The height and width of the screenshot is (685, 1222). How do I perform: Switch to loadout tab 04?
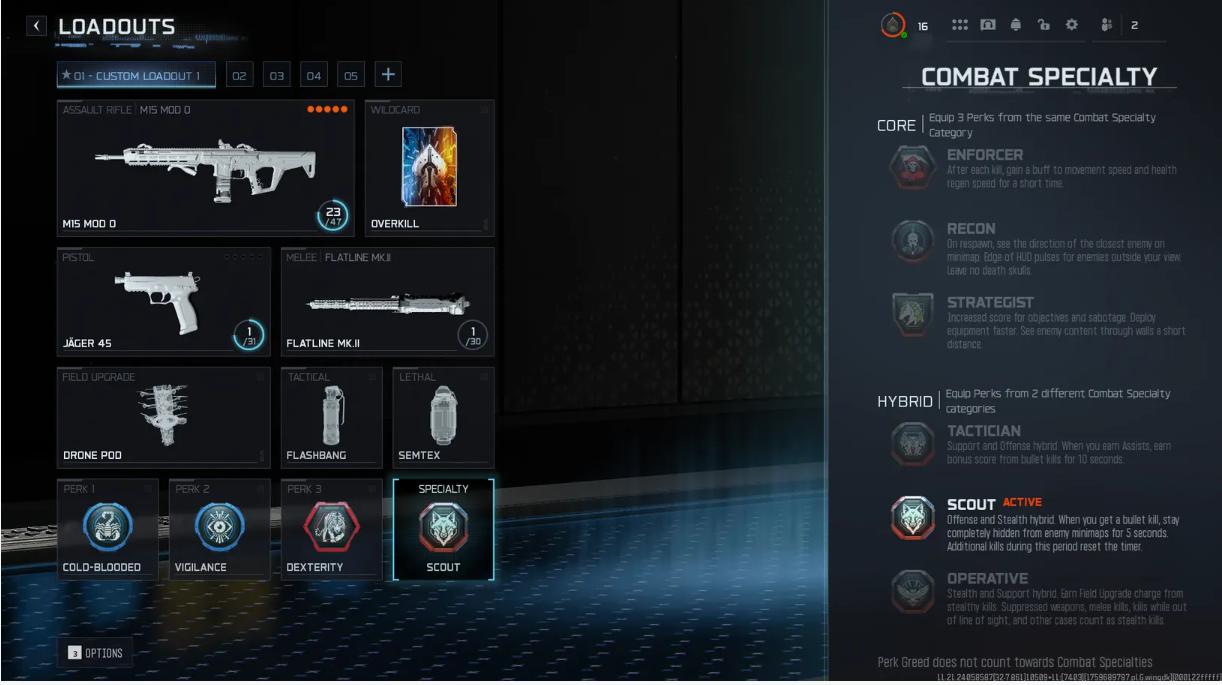(314, 76)
